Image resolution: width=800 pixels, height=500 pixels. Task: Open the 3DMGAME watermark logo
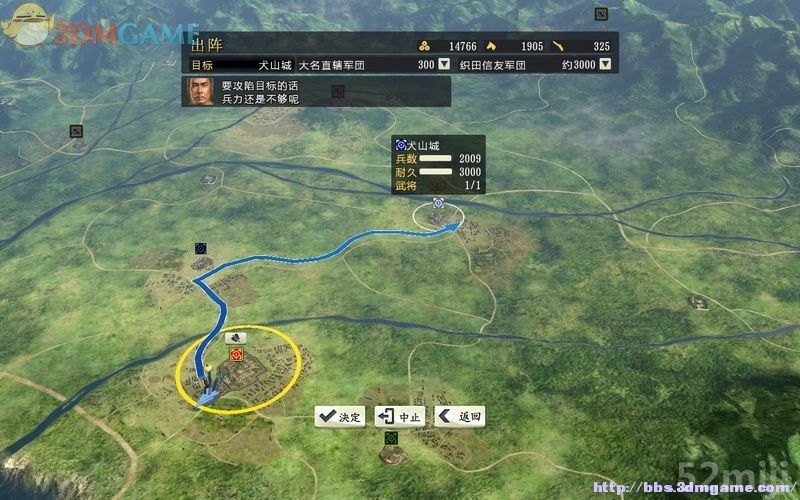pos(100,30)
